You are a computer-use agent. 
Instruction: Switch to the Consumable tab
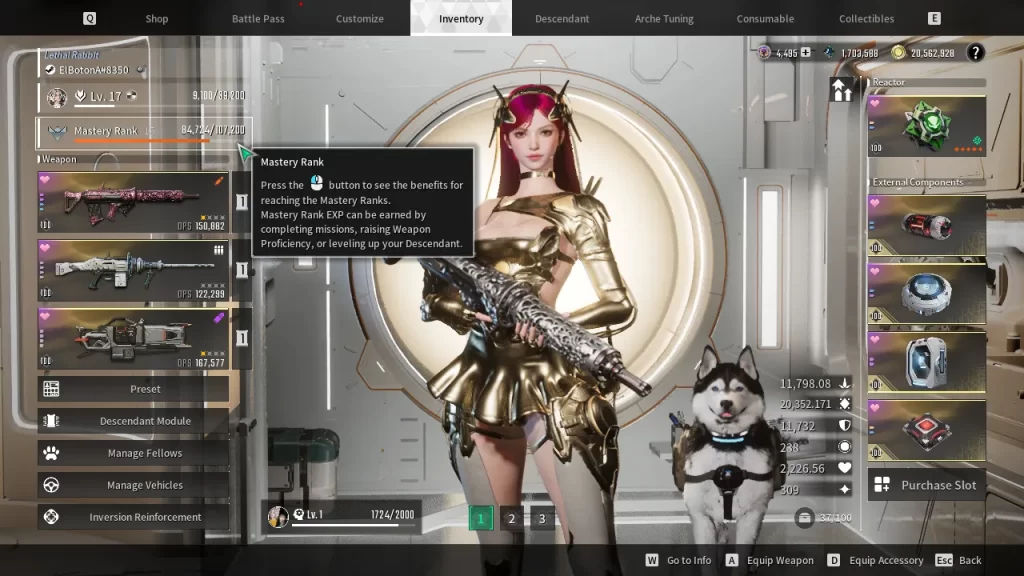click(x=765, y=19)
